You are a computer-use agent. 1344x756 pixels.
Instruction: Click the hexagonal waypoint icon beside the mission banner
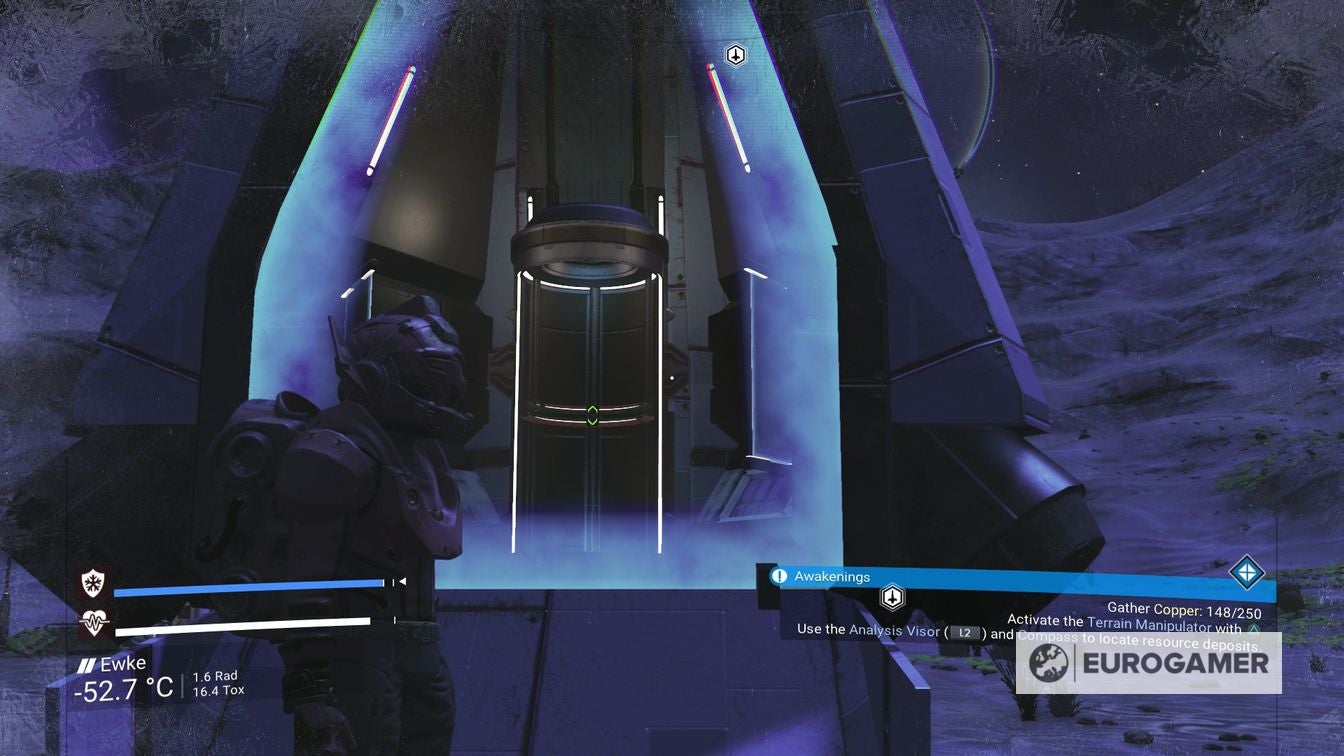(891, 597)
